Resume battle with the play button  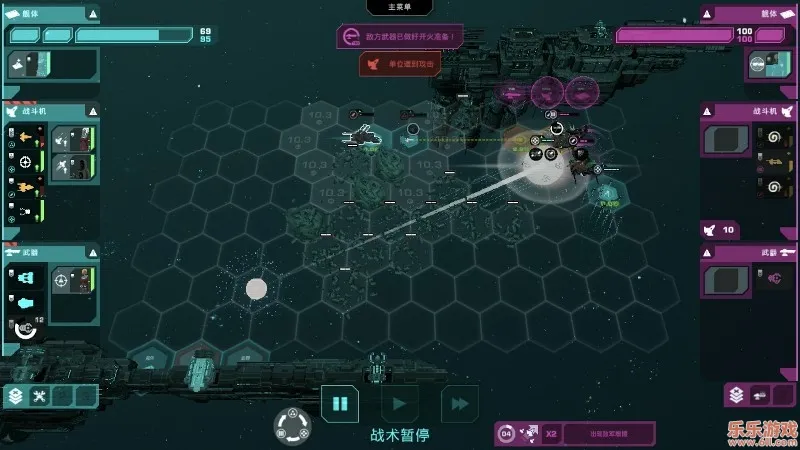point(399,404)
